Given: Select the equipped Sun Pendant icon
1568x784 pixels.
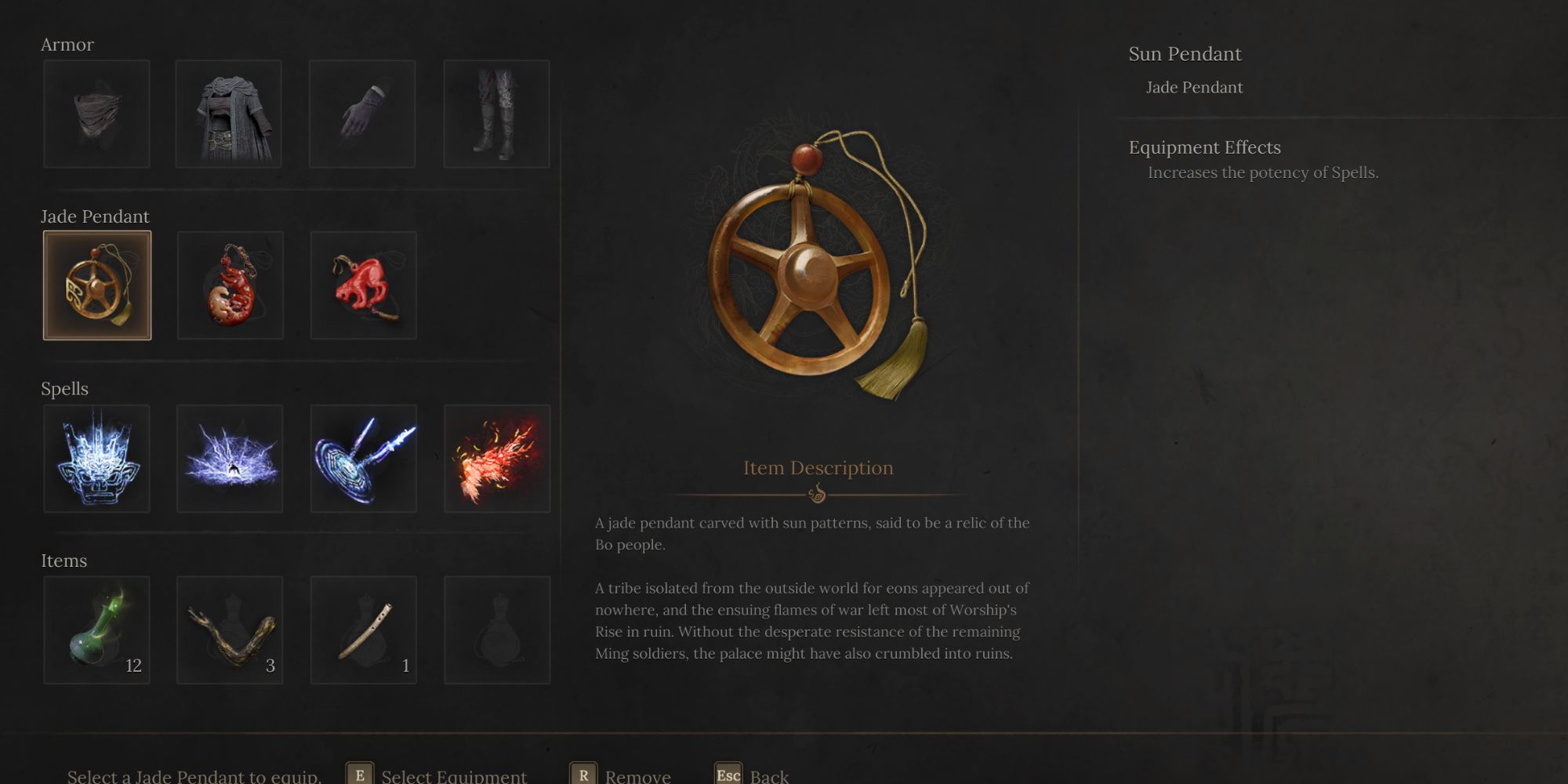Looking at the screenshot, I should (97, 285).
